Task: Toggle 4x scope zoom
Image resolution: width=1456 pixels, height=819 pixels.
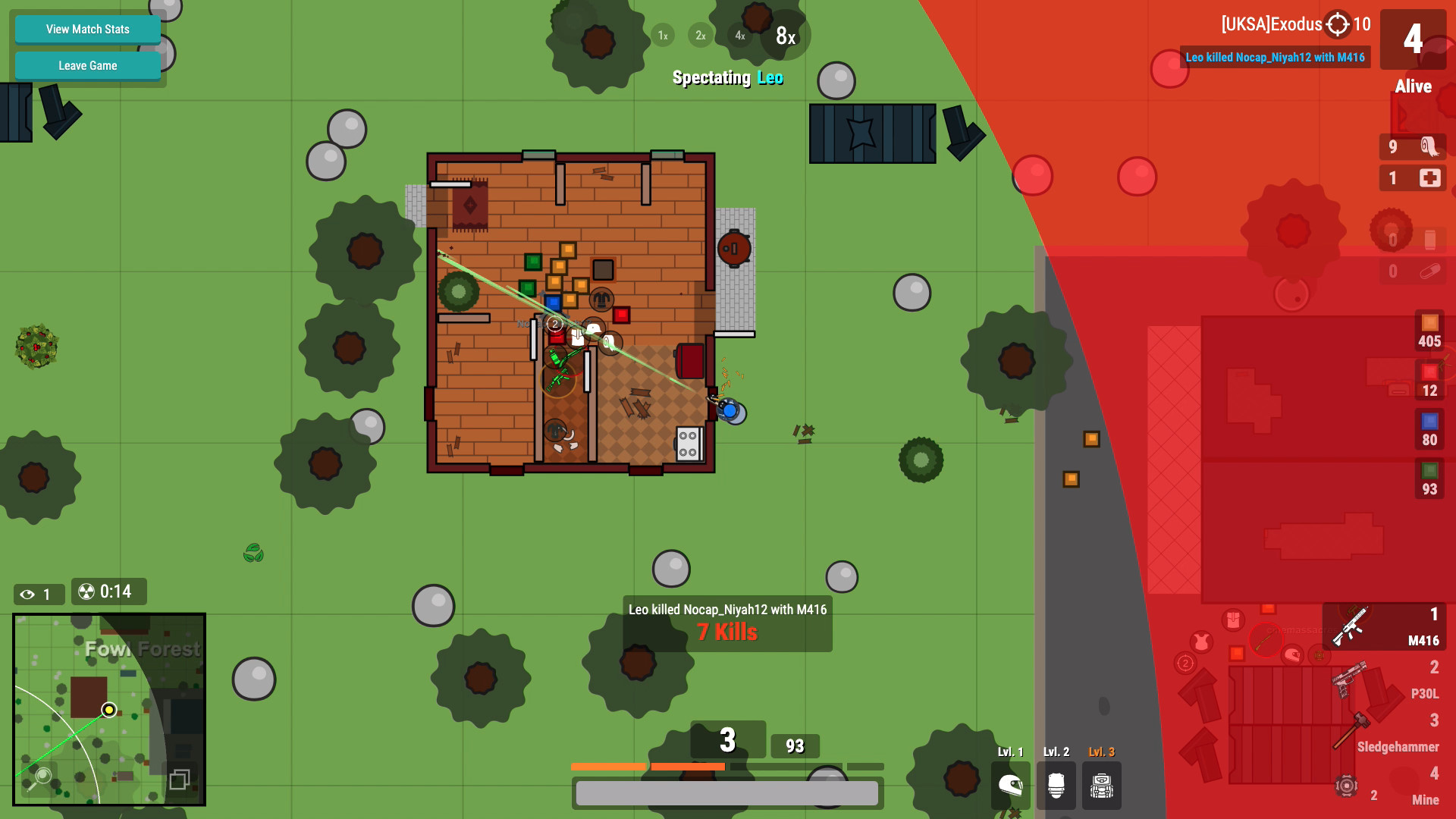Action: pos(739,35)
